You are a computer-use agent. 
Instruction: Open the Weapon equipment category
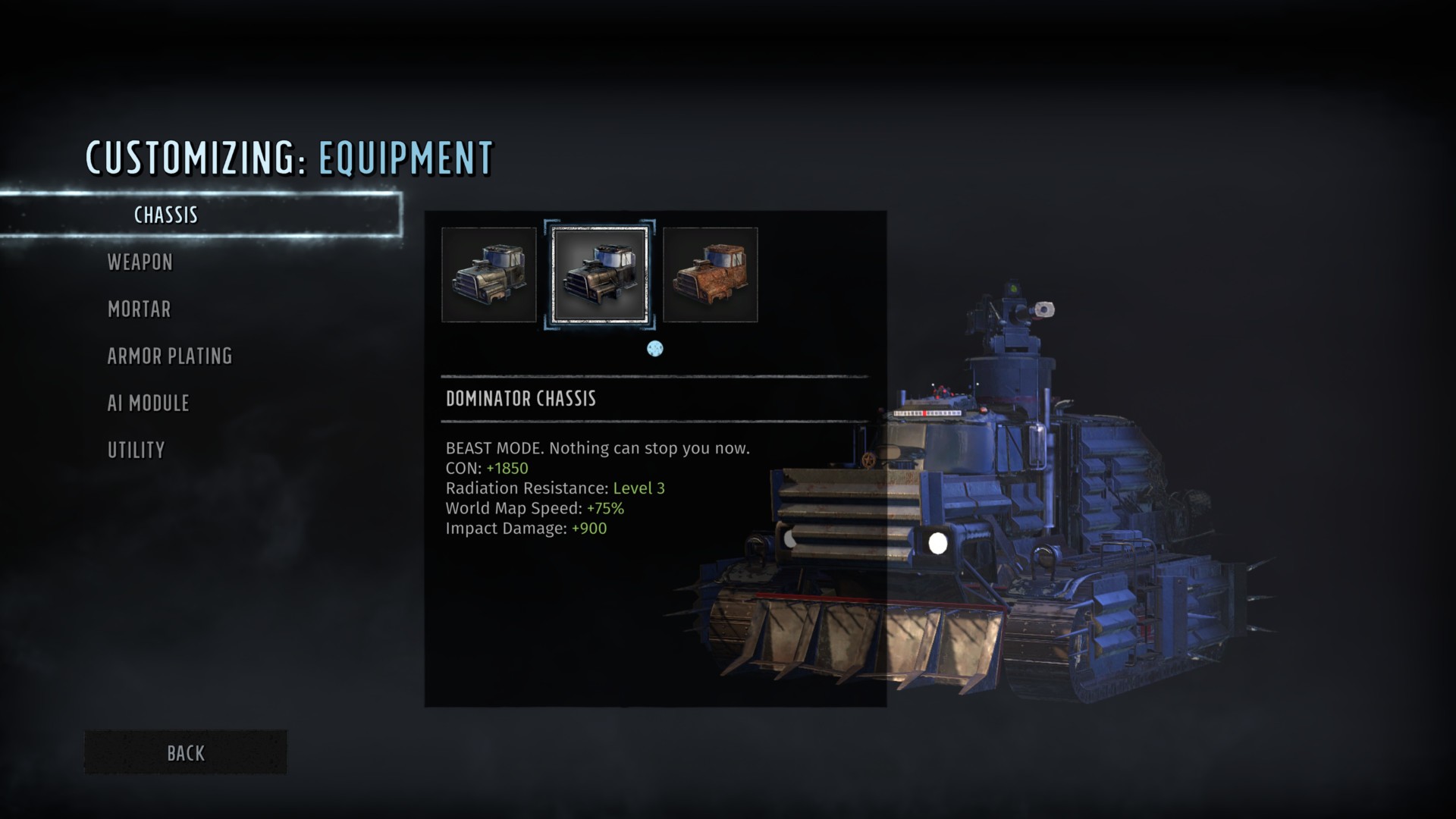point(140,262)
